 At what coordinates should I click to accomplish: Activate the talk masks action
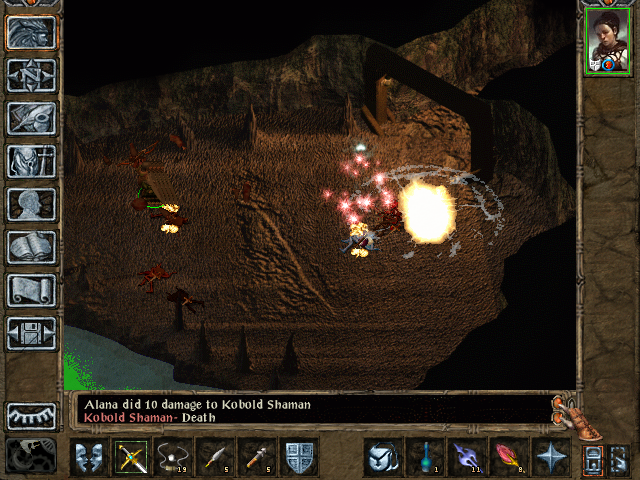[x=88, y=457]
